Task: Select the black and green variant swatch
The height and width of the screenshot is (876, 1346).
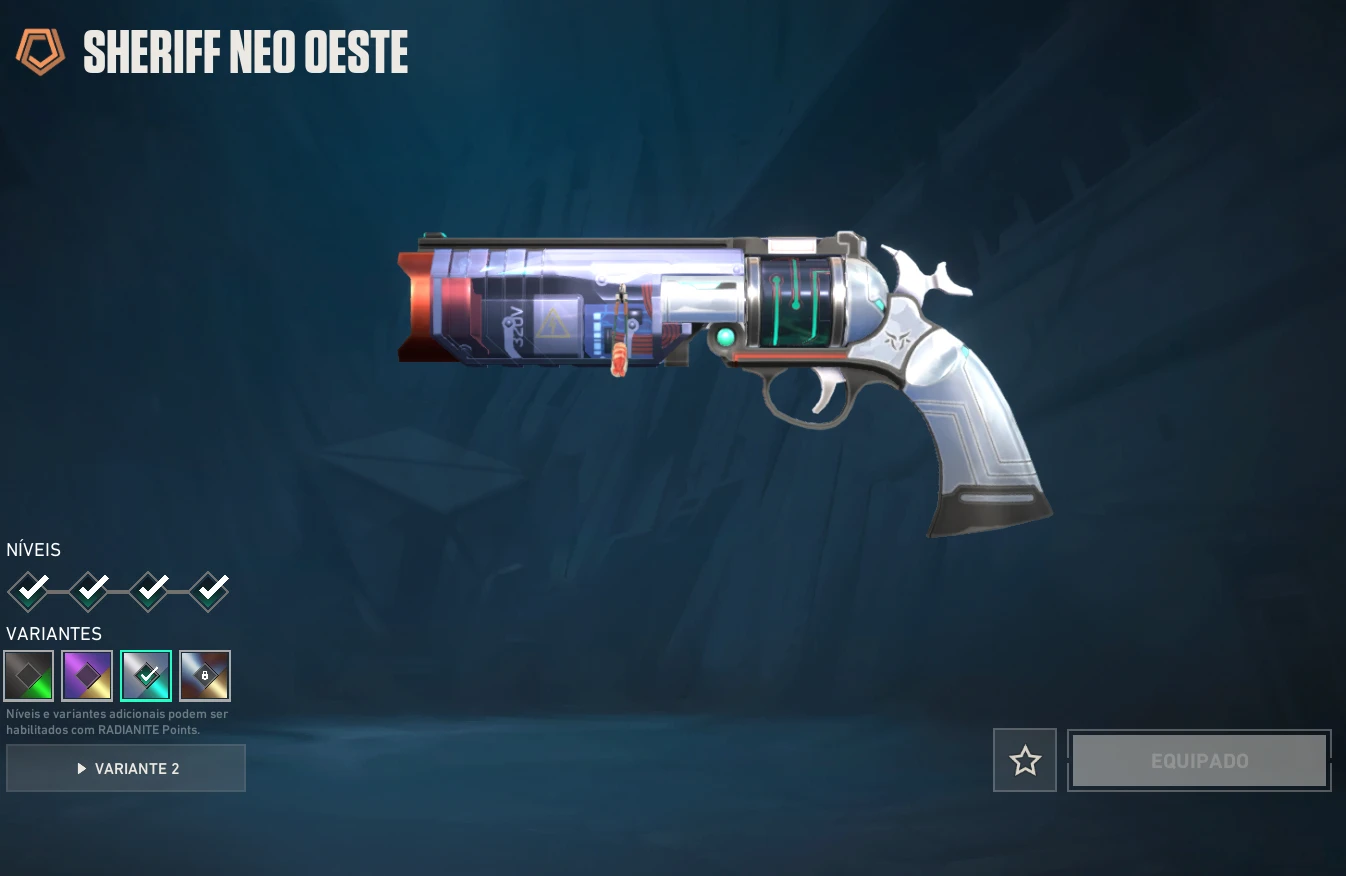Action: 29,676
